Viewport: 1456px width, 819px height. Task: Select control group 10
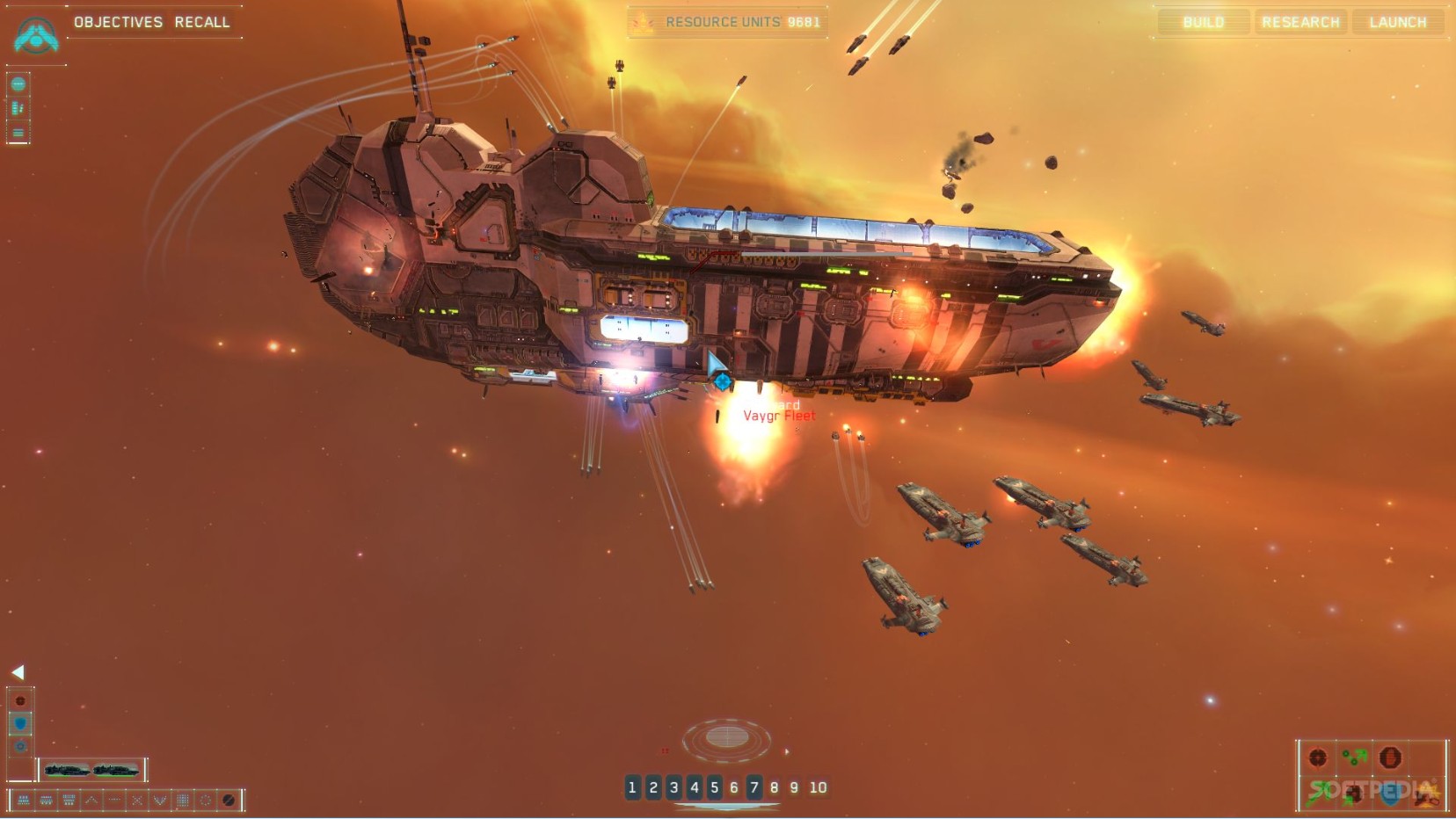[818, 787]
